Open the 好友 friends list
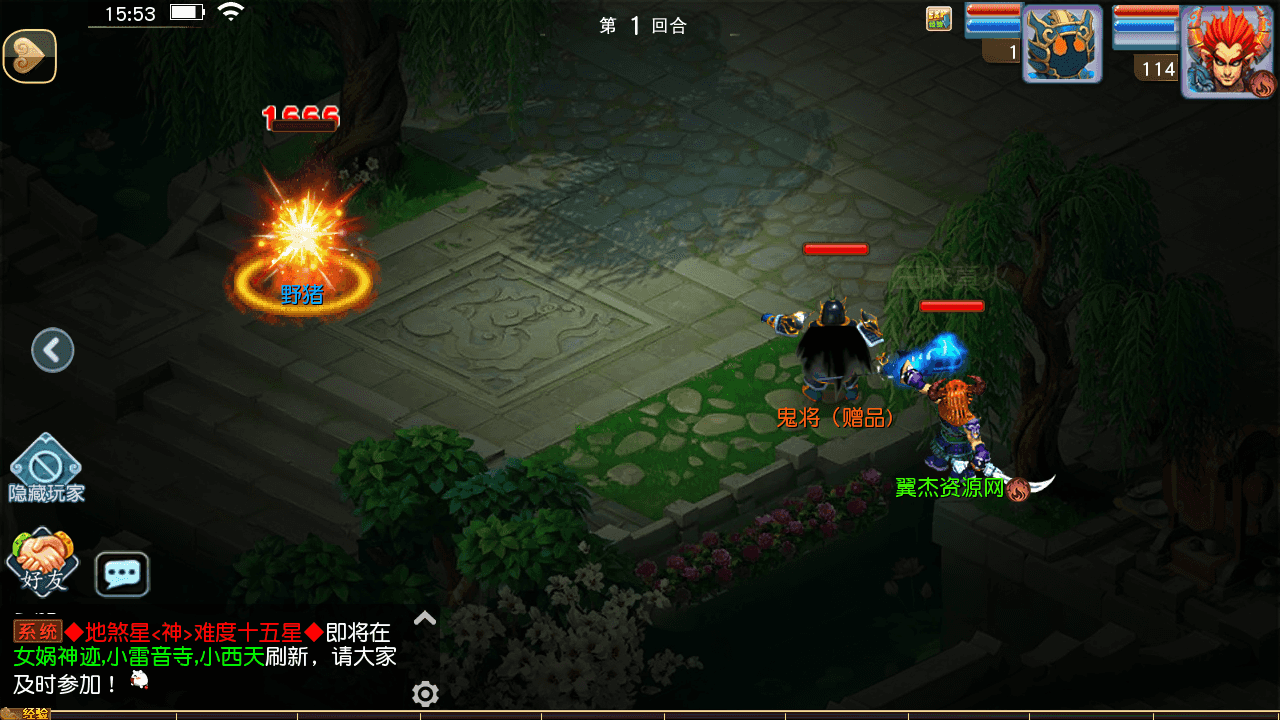Screen dimensions: 1280x720 [42, 561]
